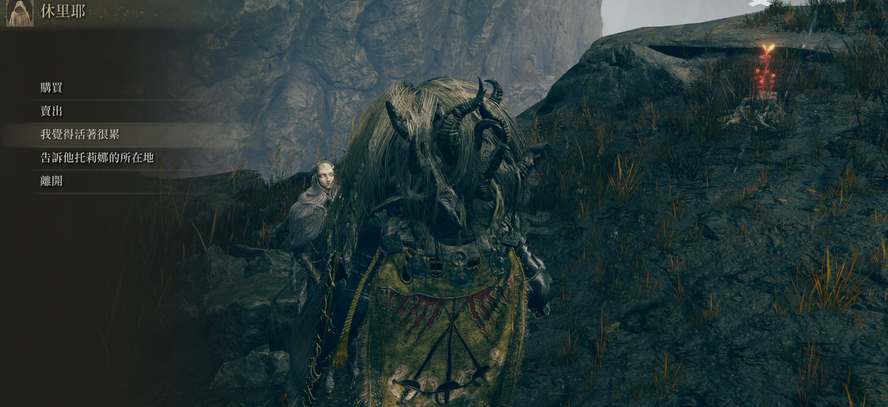The height and width of the screenshot is (407, 888).
Task: Click 離開 to leave the conversation
Action: 52,181
